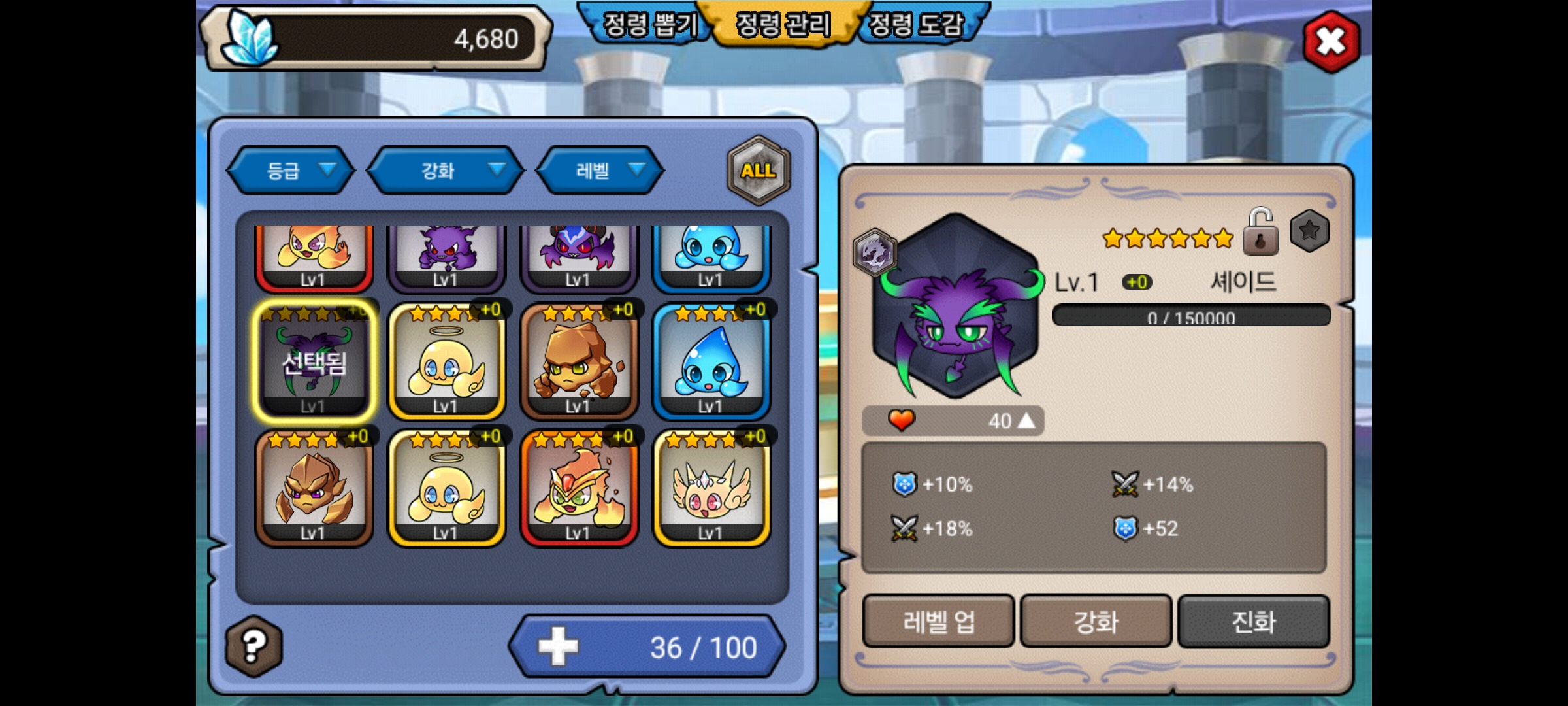1568x706 pixels.
Task: Expand spirit storage with the plus button
Action: point(558,647)
